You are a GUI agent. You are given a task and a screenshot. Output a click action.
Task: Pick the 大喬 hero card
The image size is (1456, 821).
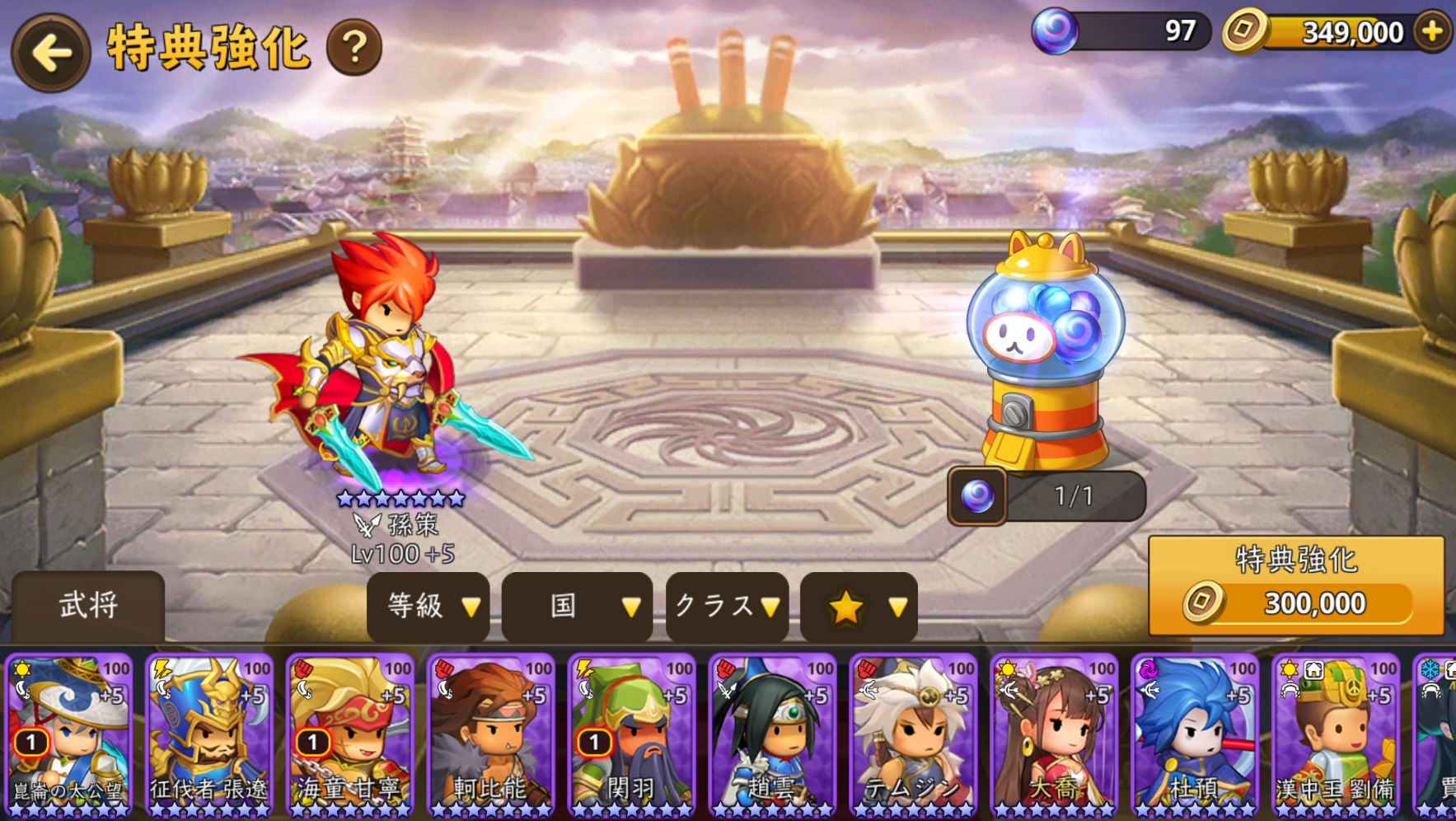click(x=1055, y=735)
